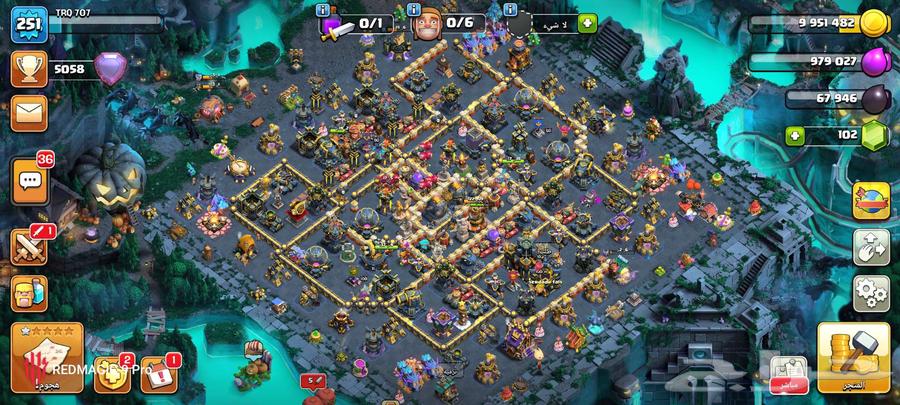900x405 pixels.
Task: Open the mail inbox envelope
Action: coord(29,112)
